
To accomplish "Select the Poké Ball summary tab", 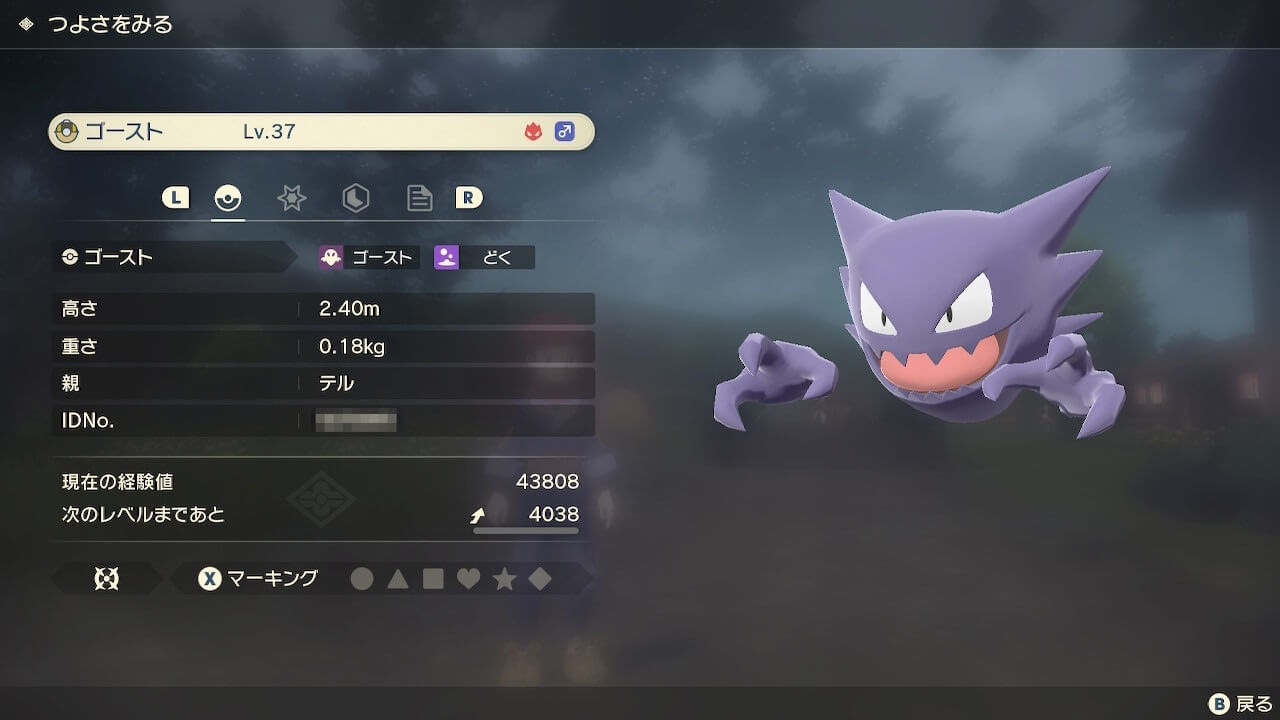I will point(228,198).
